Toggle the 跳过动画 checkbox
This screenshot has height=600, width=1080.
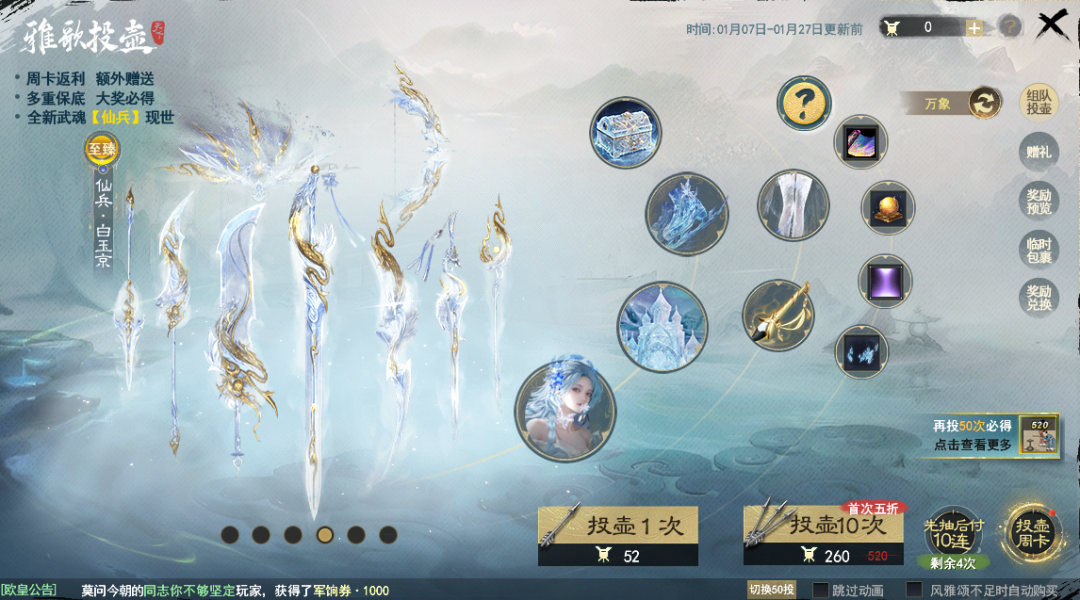tap(821, 590)
